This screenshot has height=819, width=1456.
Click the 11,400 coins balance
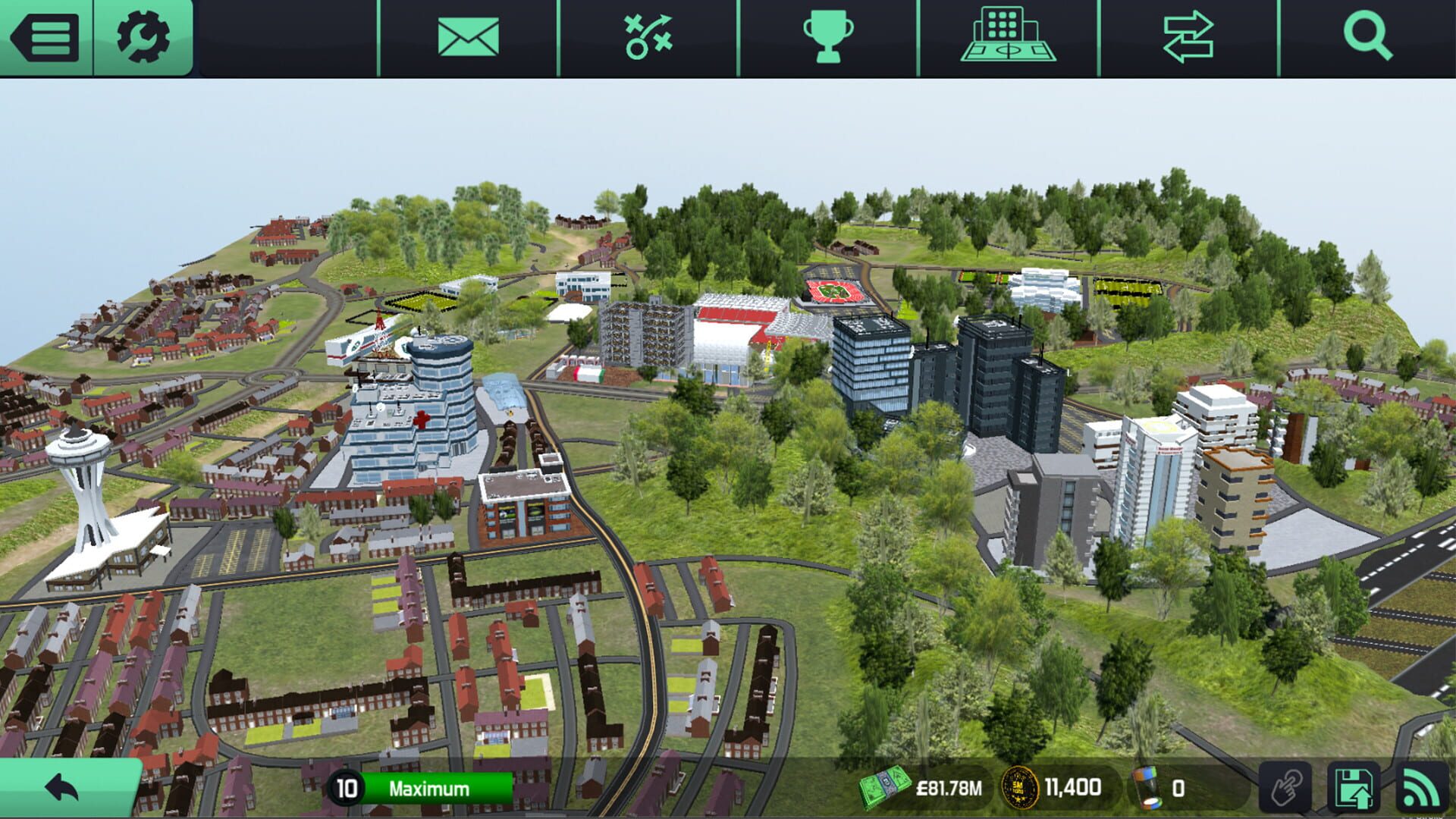coord(1075,787)
